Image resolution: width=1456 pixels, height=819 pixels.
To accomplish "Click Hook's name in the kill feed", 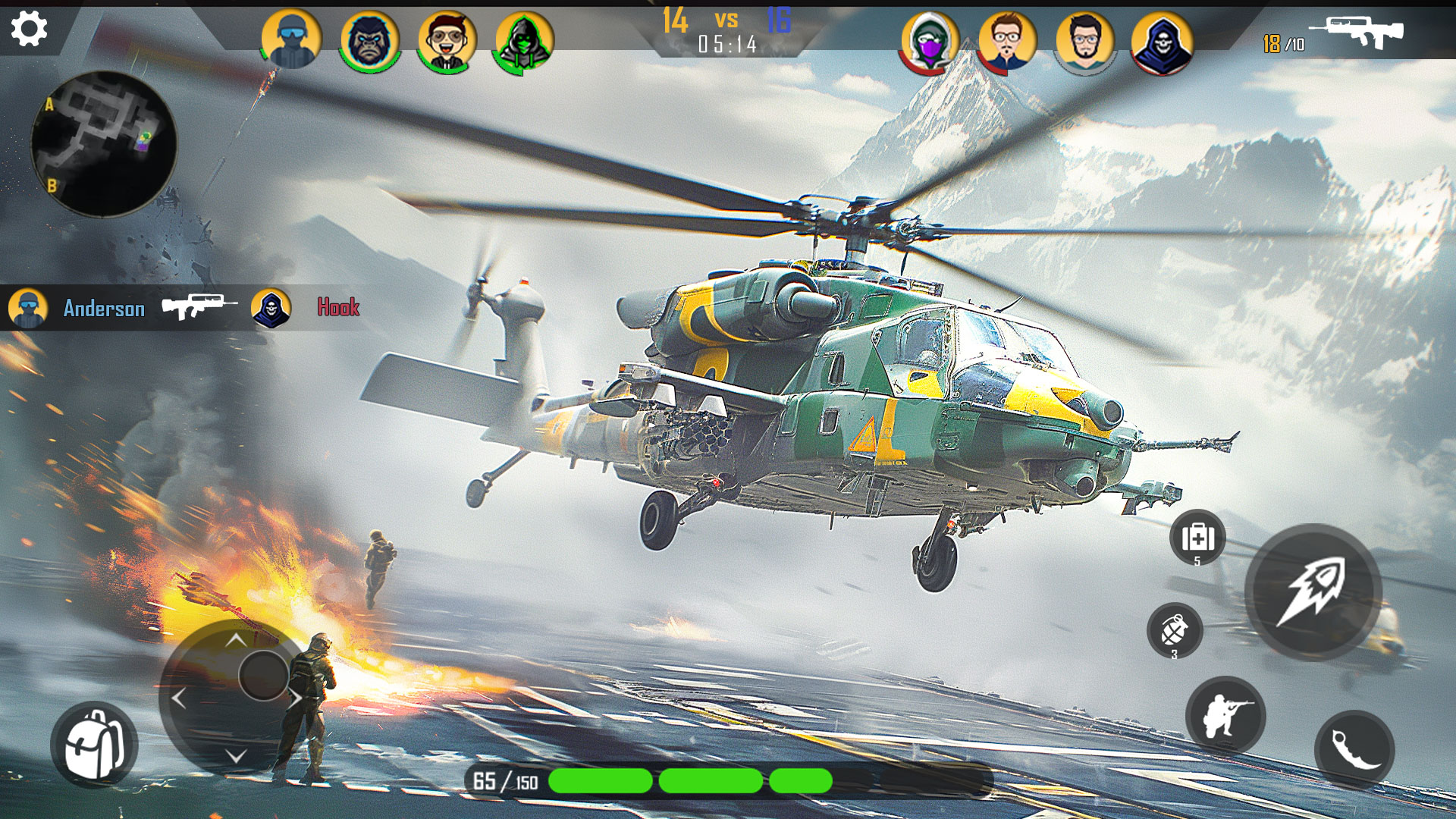I will 338,307.
